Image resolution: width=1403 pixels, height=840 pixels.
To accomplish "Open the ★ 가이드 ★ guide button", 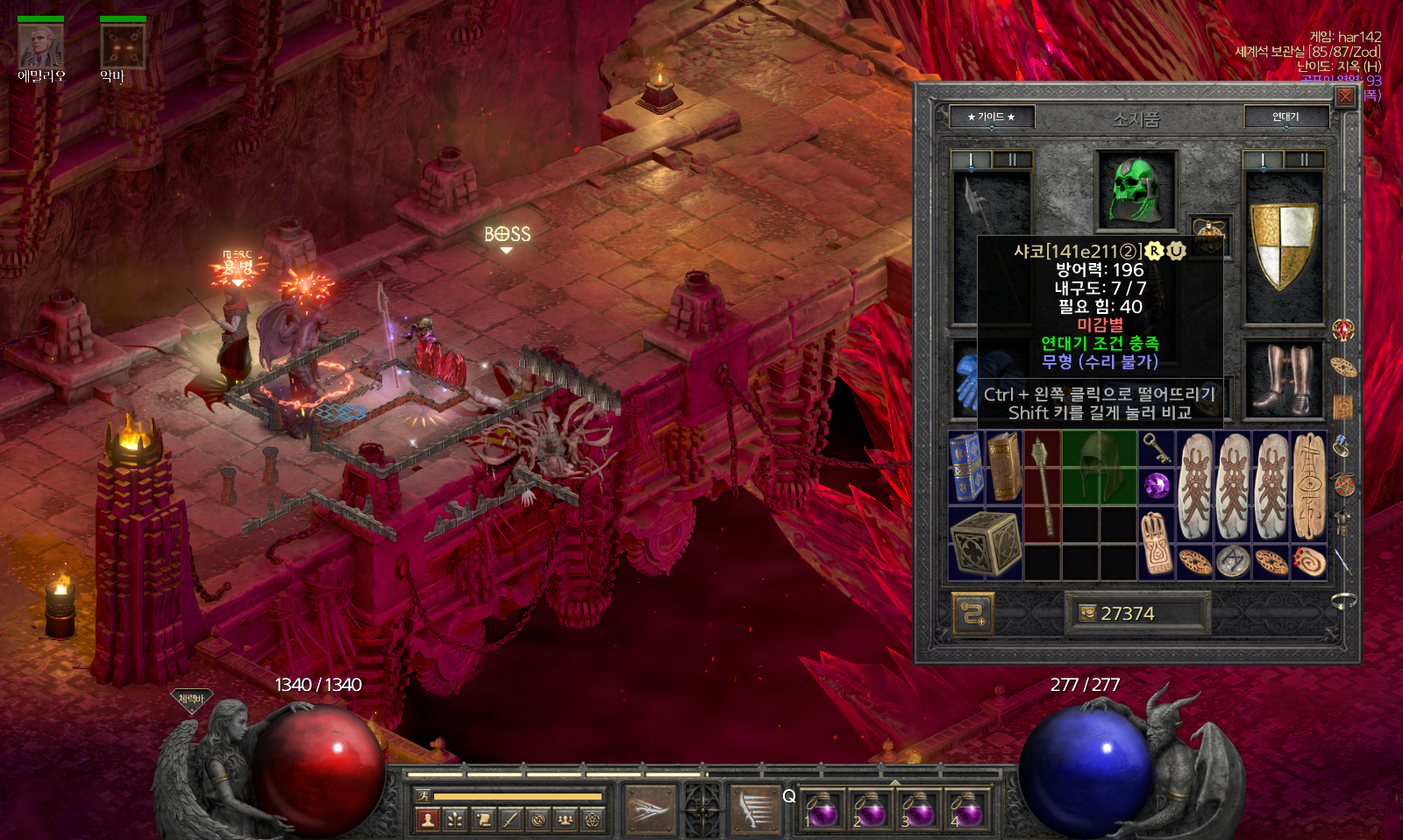I will pos(991,117).
